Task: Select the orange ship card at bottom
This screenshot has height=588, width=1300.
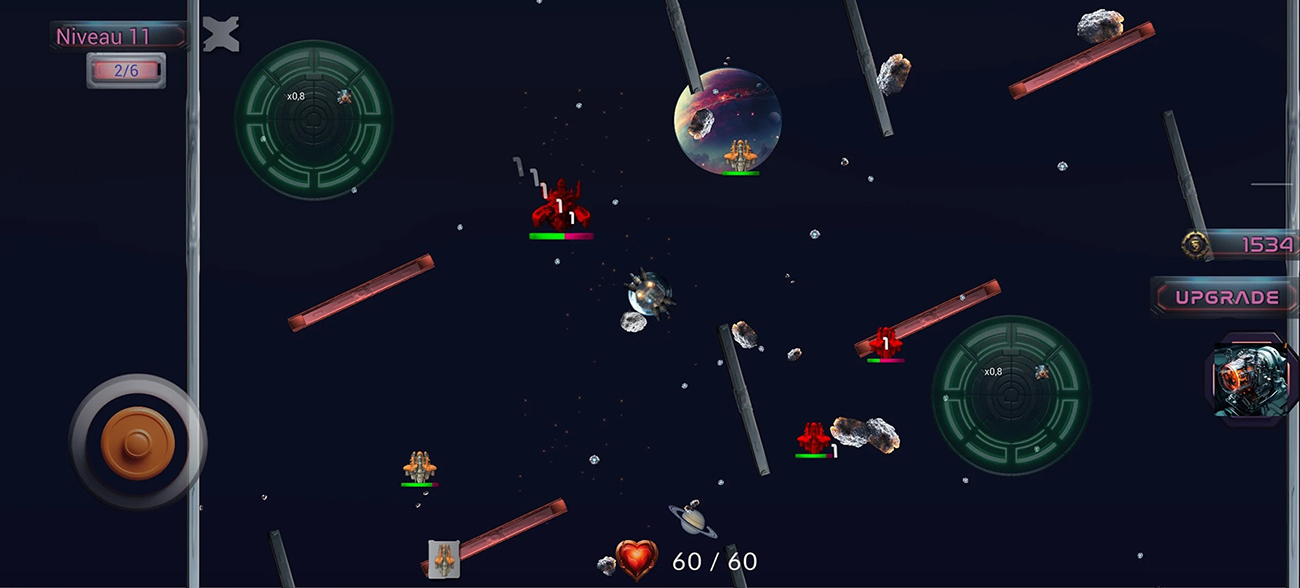Action: (444, 559)
